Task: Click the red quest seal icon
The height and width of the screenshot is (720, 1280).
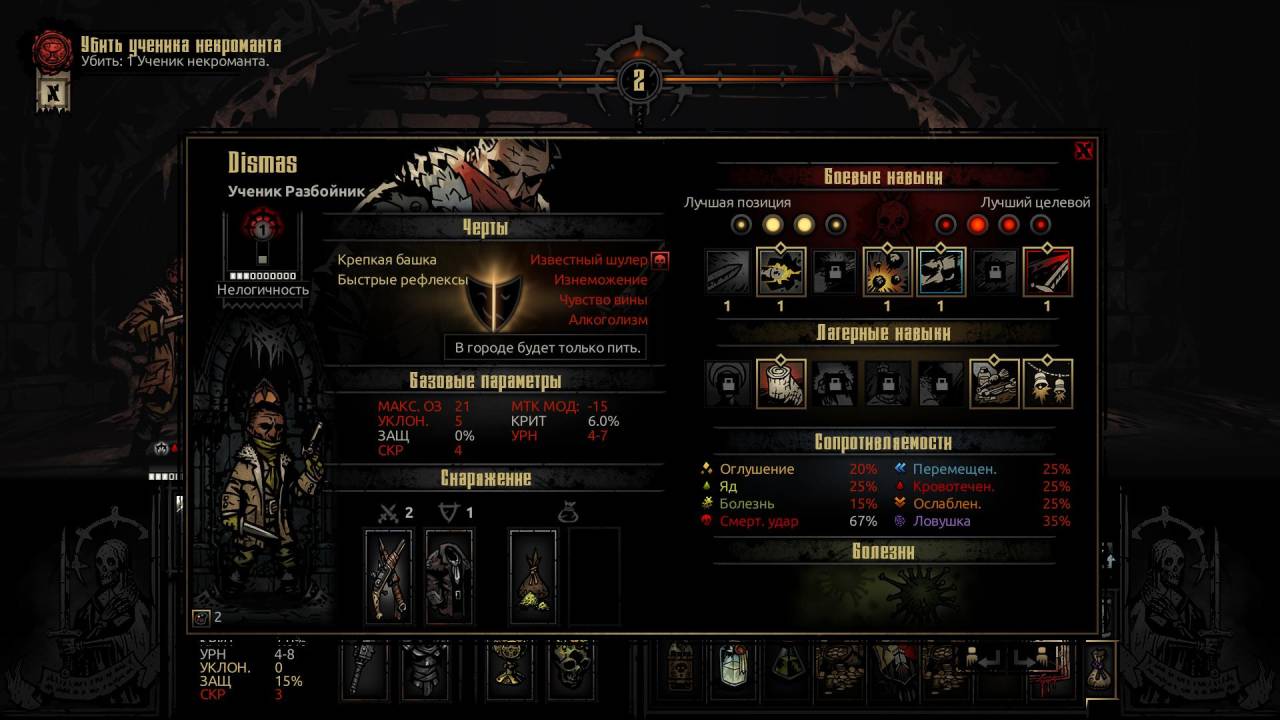Action: [52, 49]
